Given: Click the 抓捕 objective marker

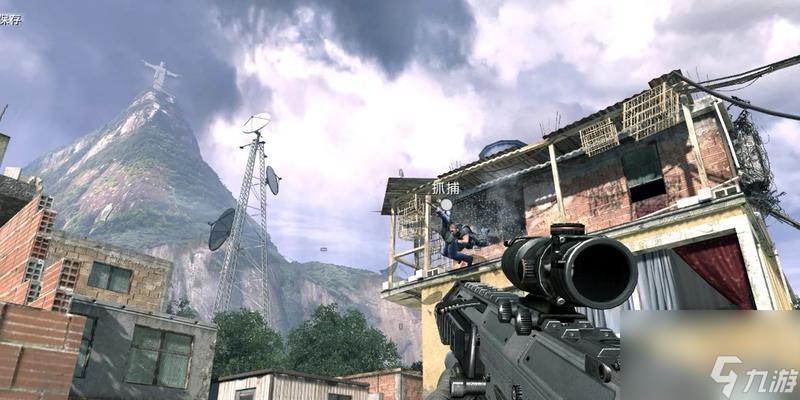Looking at the screenshot, I should (445, 204).
